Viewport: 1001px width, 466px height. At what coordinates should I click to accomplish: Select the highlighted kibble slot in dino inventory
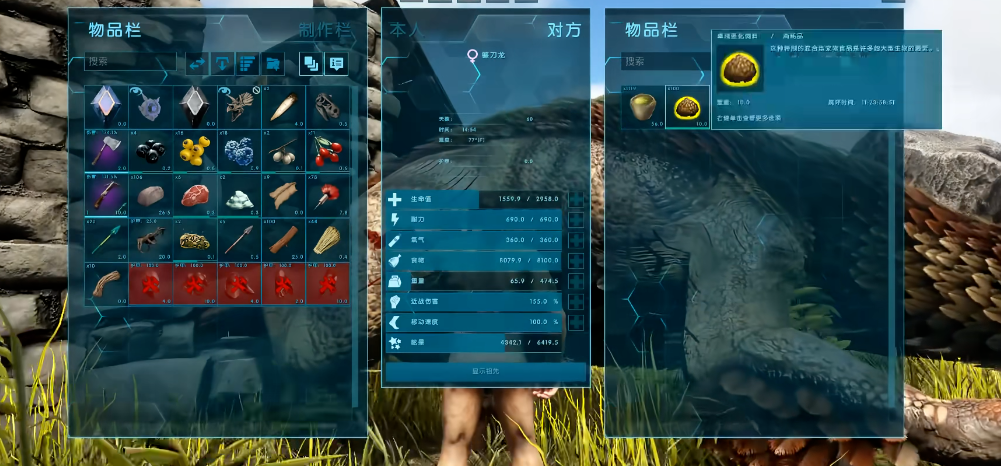click(x=687, y=107)
